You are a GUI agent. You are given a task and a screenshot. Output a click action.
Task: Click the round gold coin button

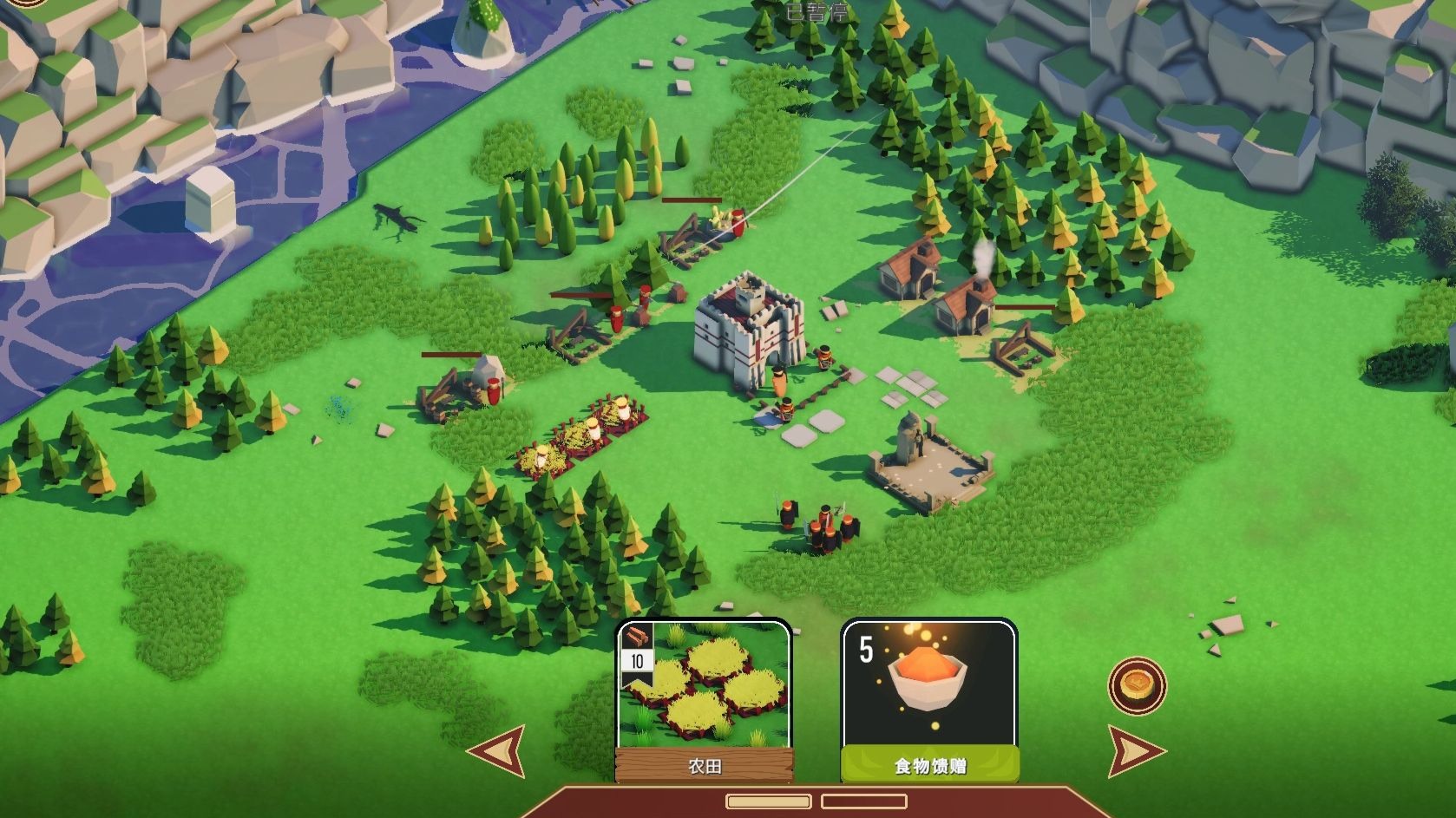click(1137, 686)
